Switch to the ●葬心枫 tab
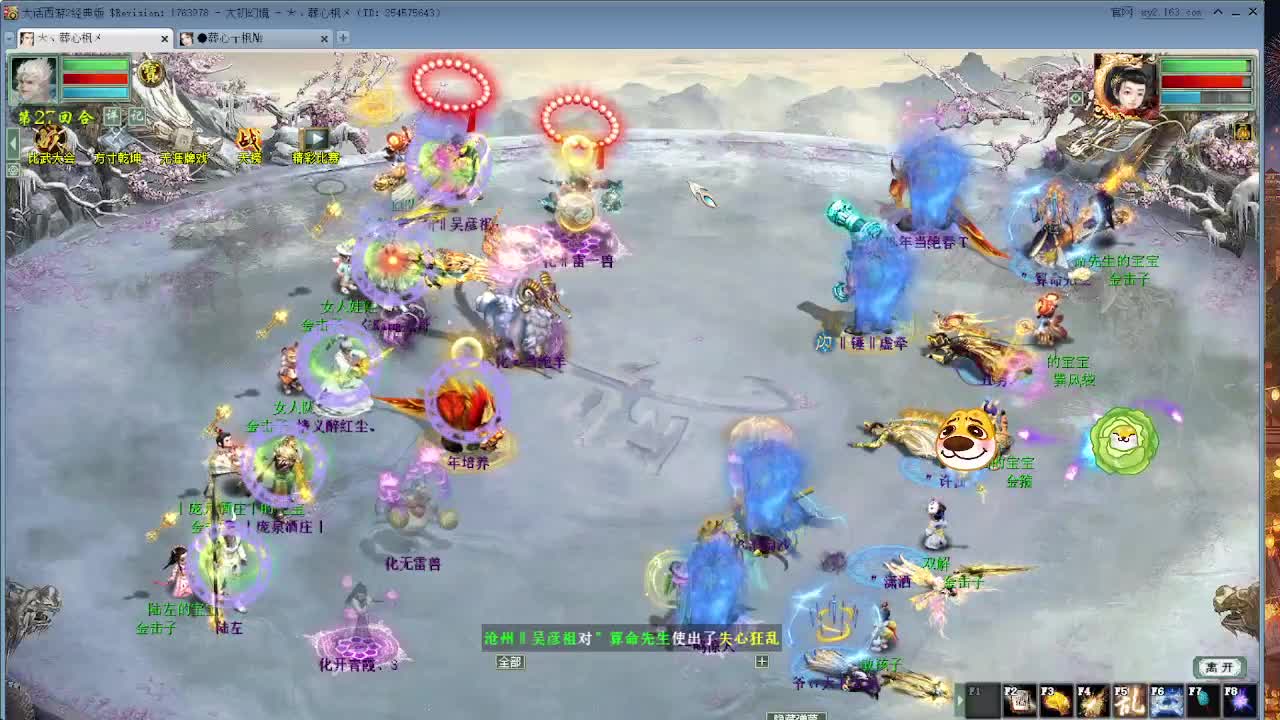1280x720 pixels. pyautogui.click(x=235, y=36)
